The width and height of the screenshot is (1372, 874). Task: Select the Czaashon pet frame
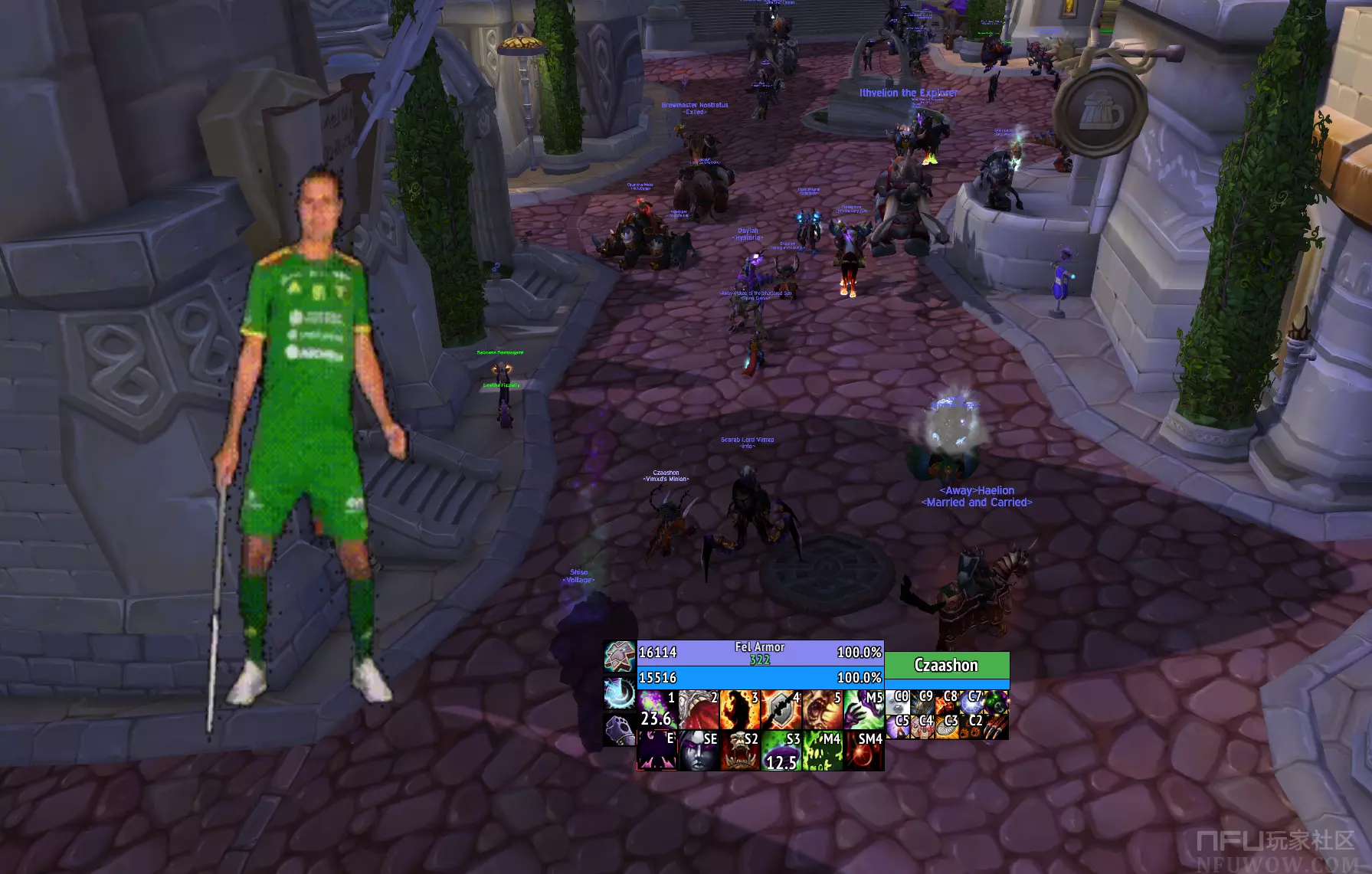coord(947,666)
